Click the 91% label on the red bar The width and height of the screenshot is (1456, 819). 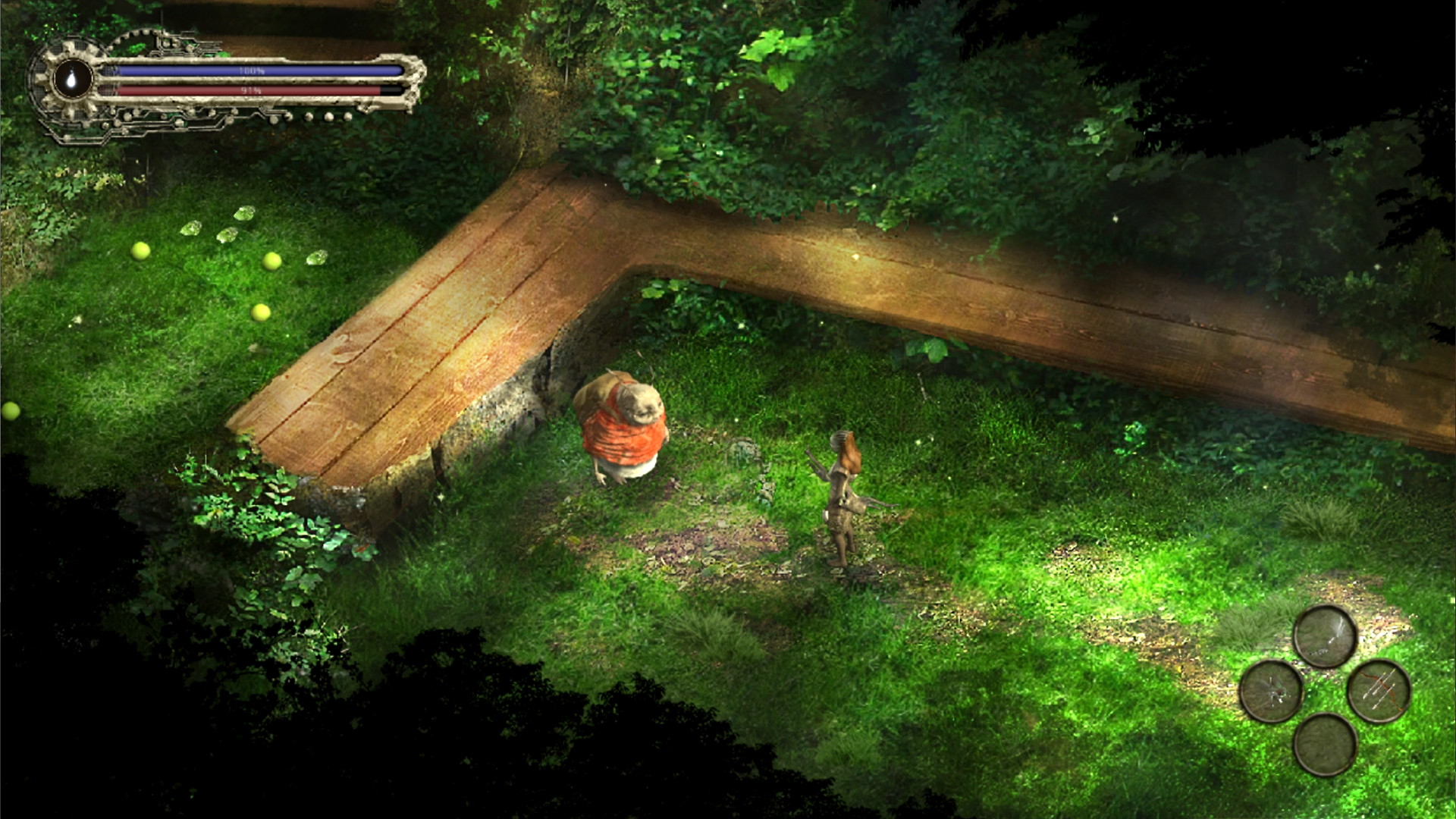coord(251,91)
